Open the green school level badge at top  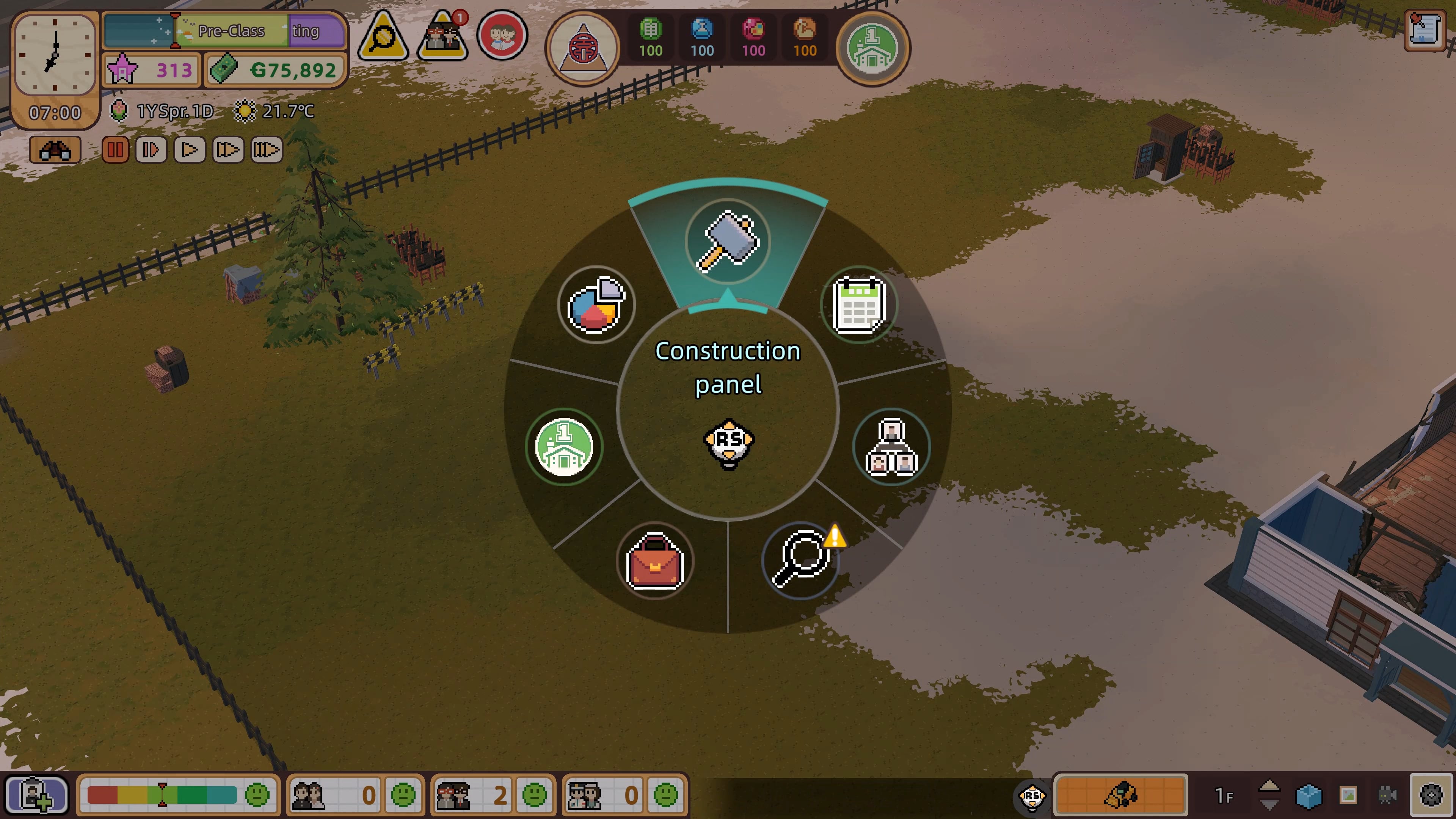click(x=872, y=48)
